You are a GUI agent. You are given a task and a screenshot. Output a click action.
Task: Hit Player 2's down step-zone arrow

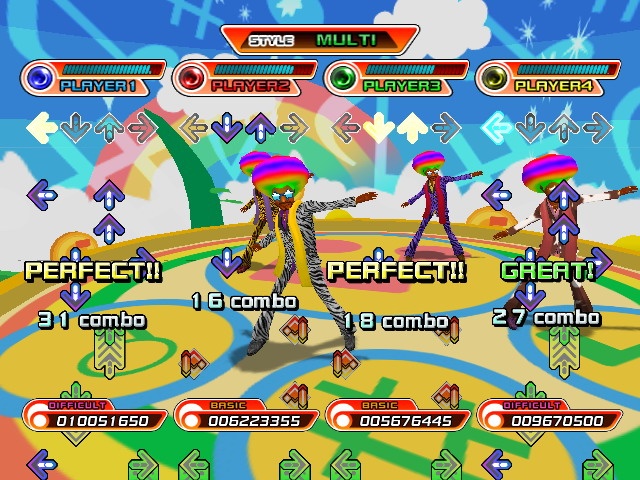[x=227, y=127]
